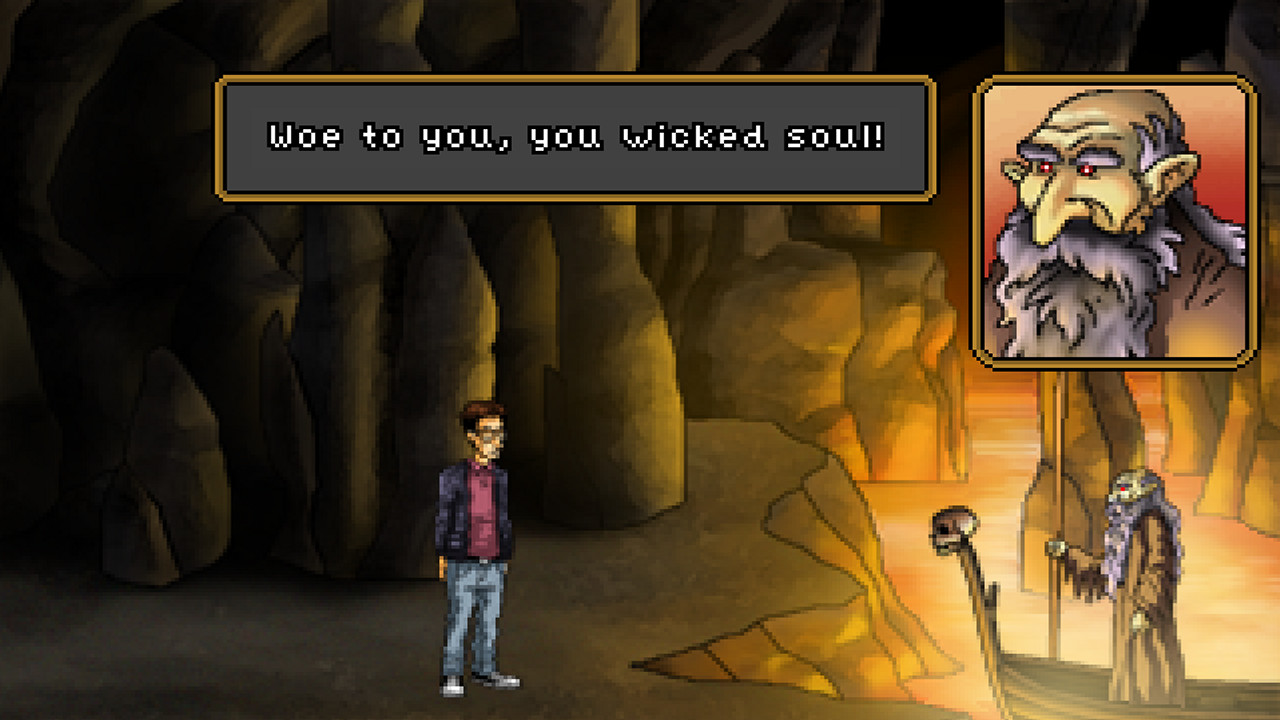Click the ferryman's skeletal face
1280x720 pixels.
coord(1126,487)
